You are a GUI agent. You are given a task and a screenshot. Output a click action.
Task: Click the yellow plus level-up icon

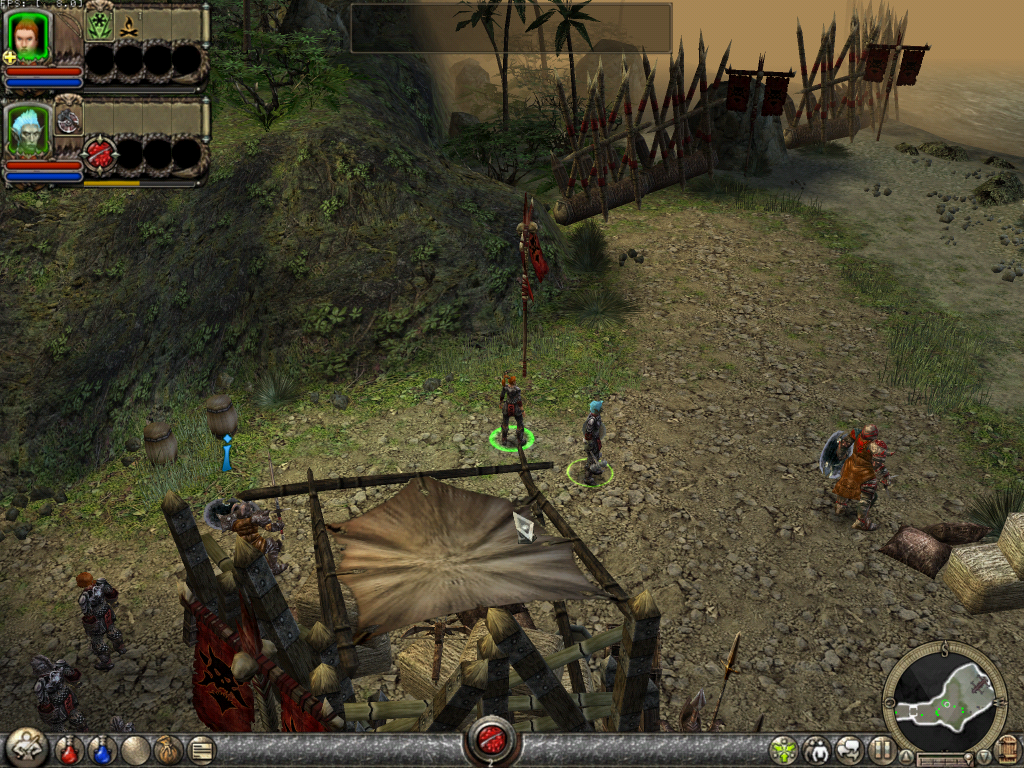tap(10, 58)
